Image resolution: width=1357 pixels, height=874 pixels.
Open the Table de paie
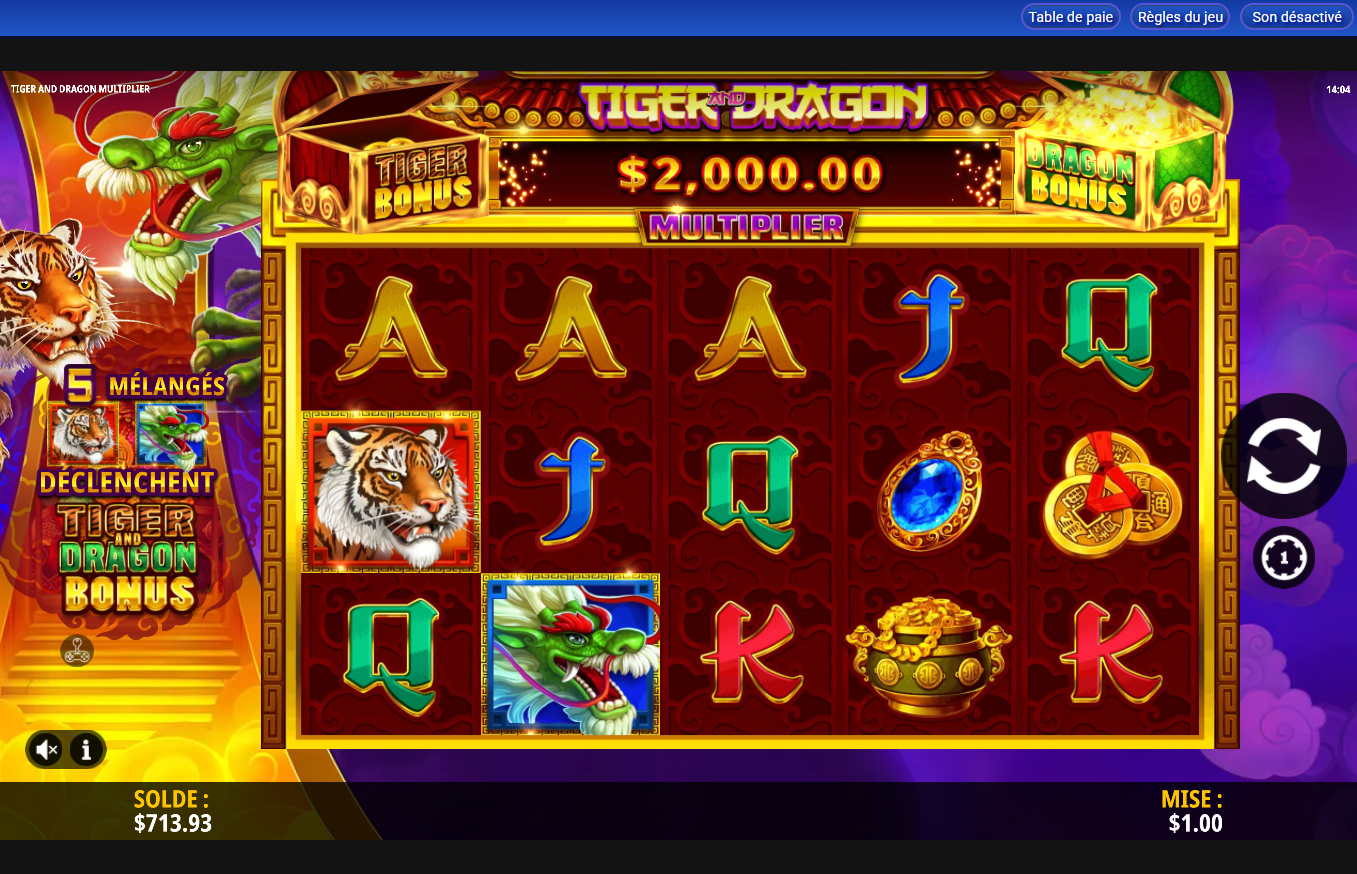1070,16
